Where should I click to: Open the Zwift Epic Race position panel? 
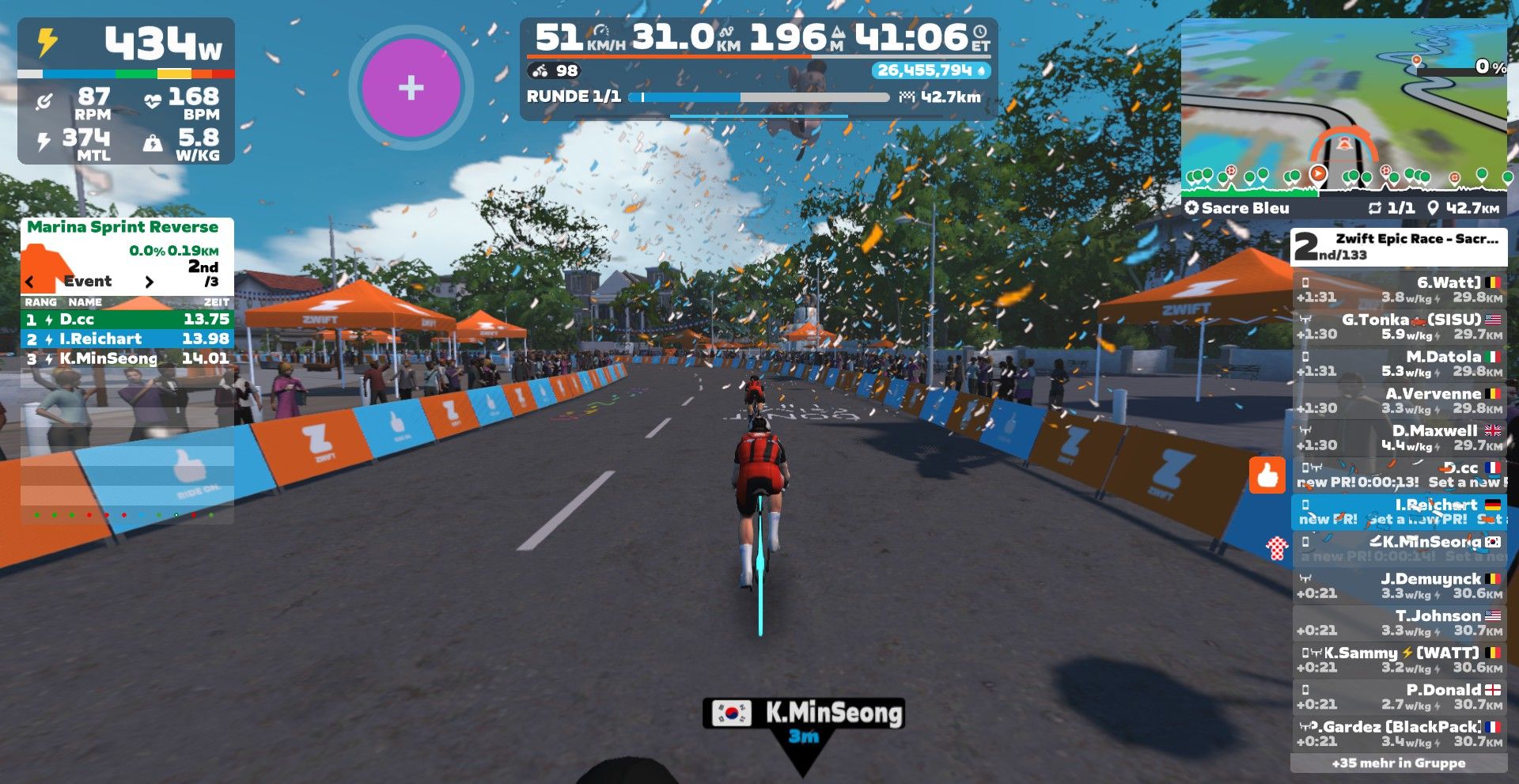click(x=1399, y=247)
